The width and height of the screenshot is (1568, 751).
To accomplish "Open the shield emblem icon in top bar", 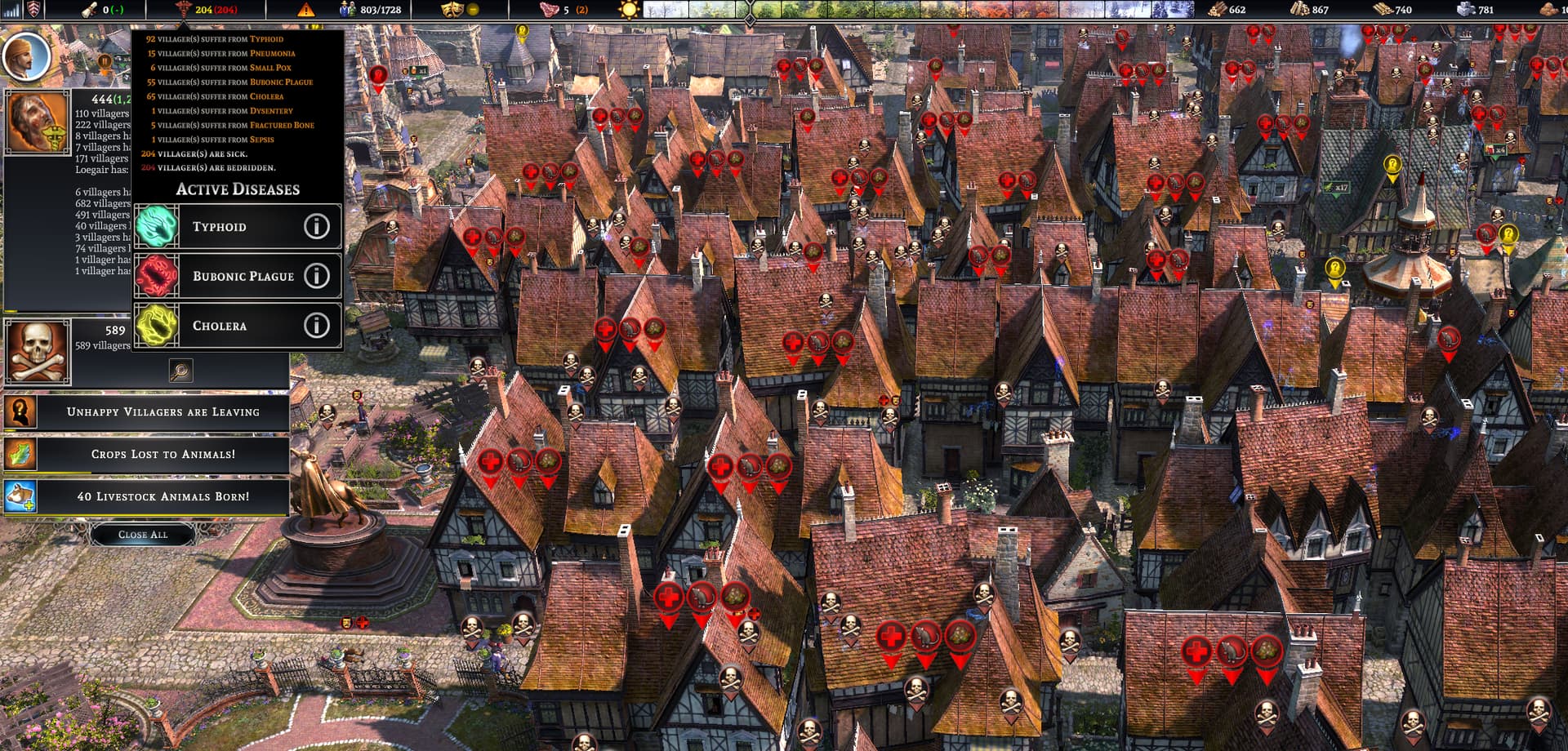I will [33, 10].
